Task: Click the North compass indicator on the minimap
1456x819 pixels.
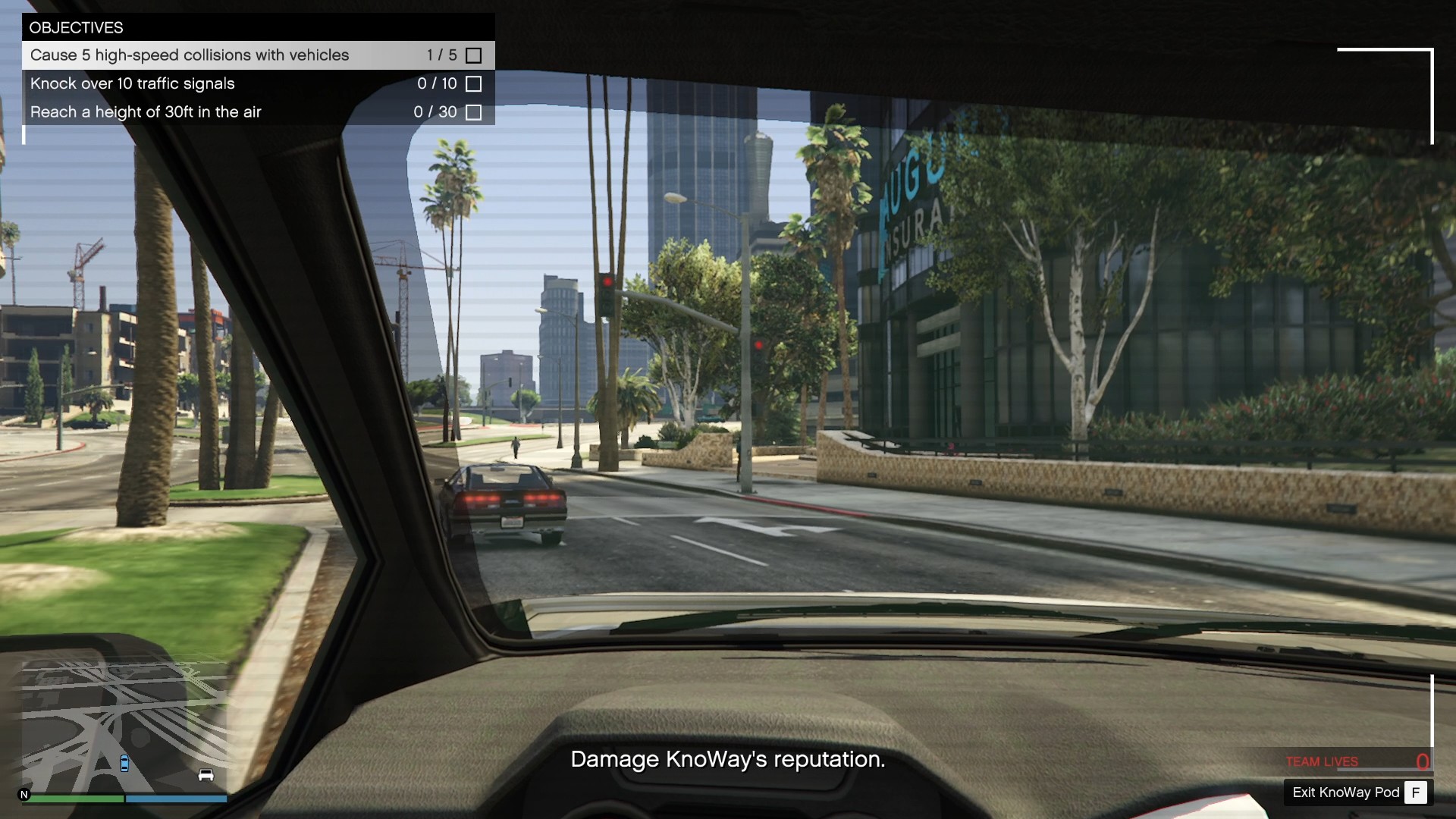Action: (25, 795)
